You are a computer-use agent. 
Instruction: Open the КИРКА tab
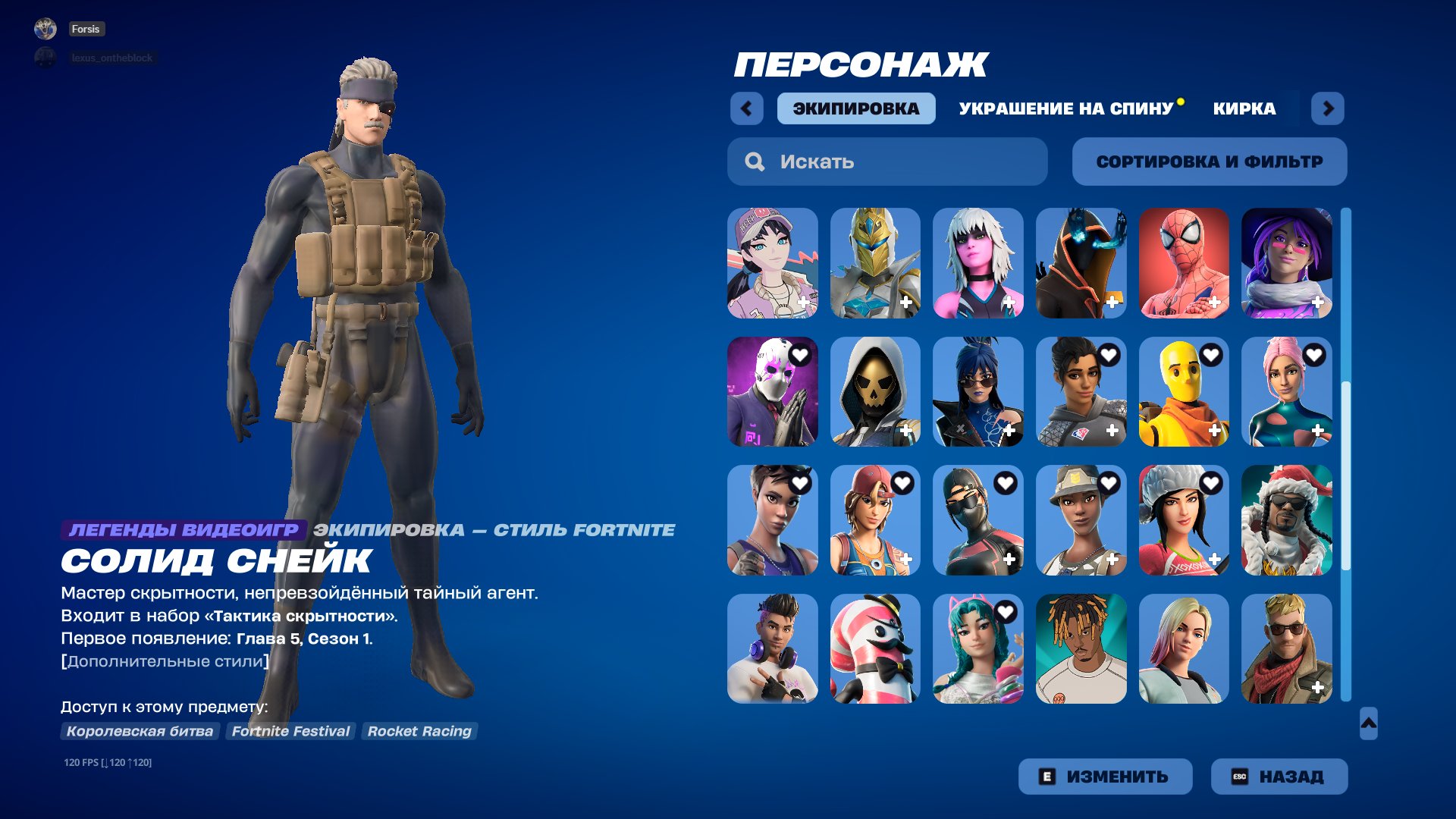click(1244, 108)
